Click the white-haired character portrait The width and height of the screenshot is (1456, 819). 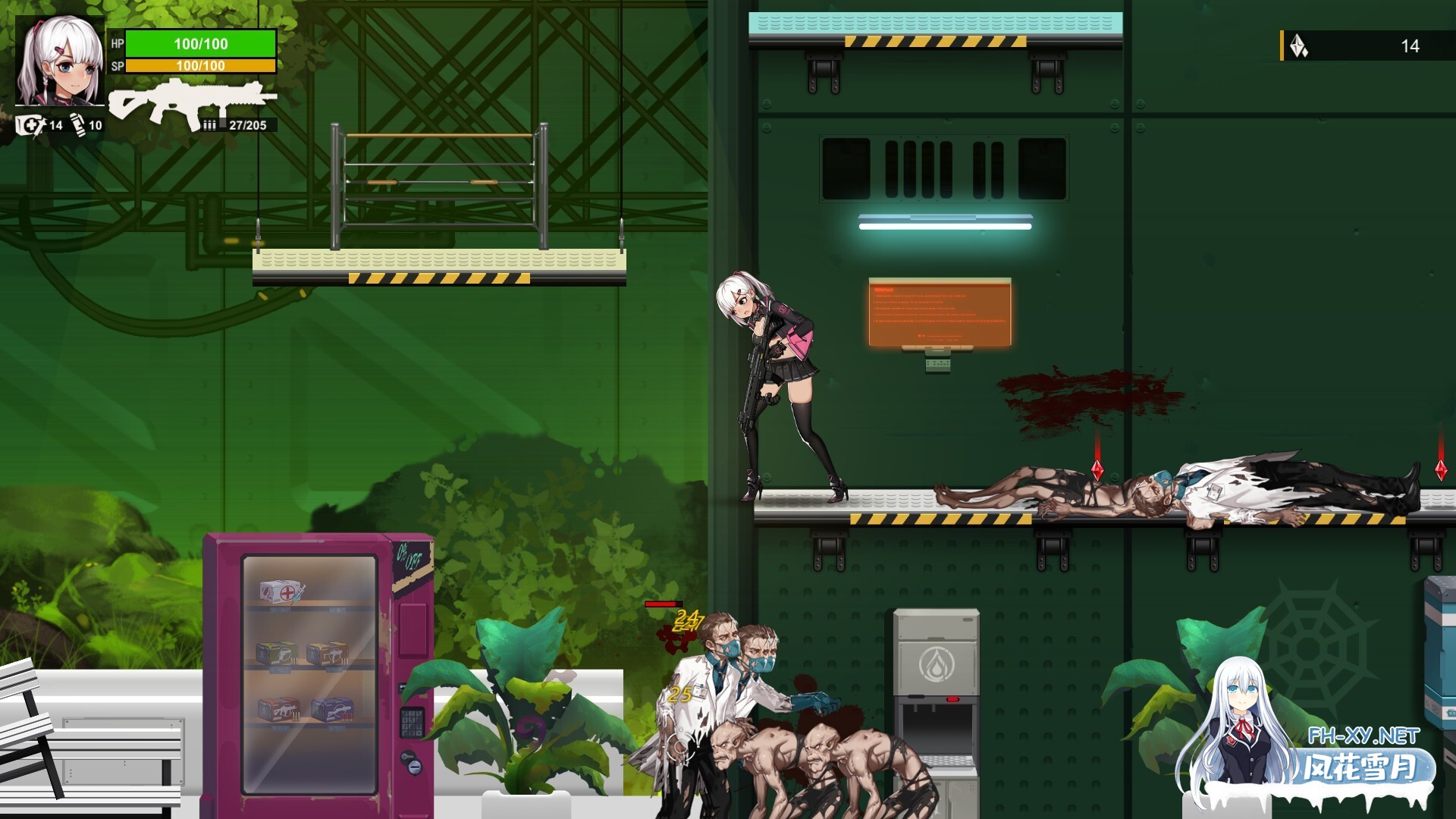[x=60, y=61]
